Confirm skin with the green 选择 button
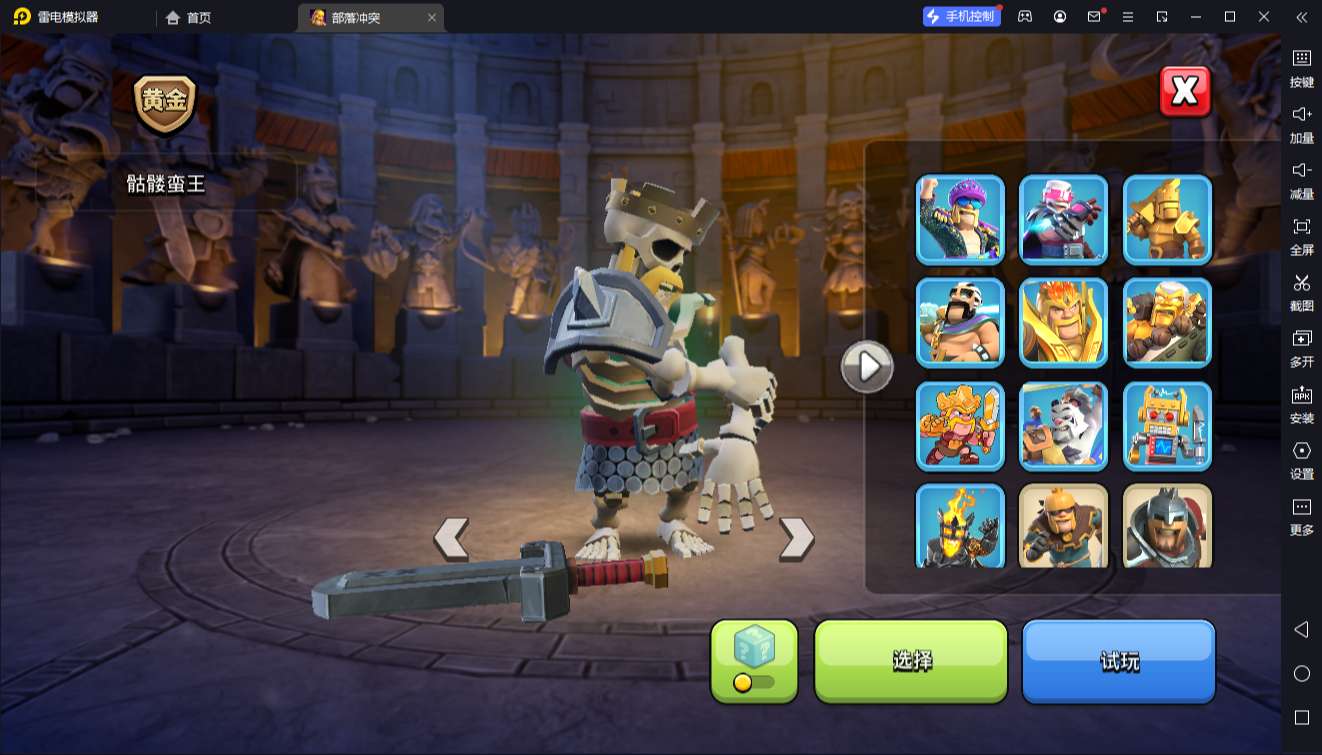 click(x=911, y=660)
